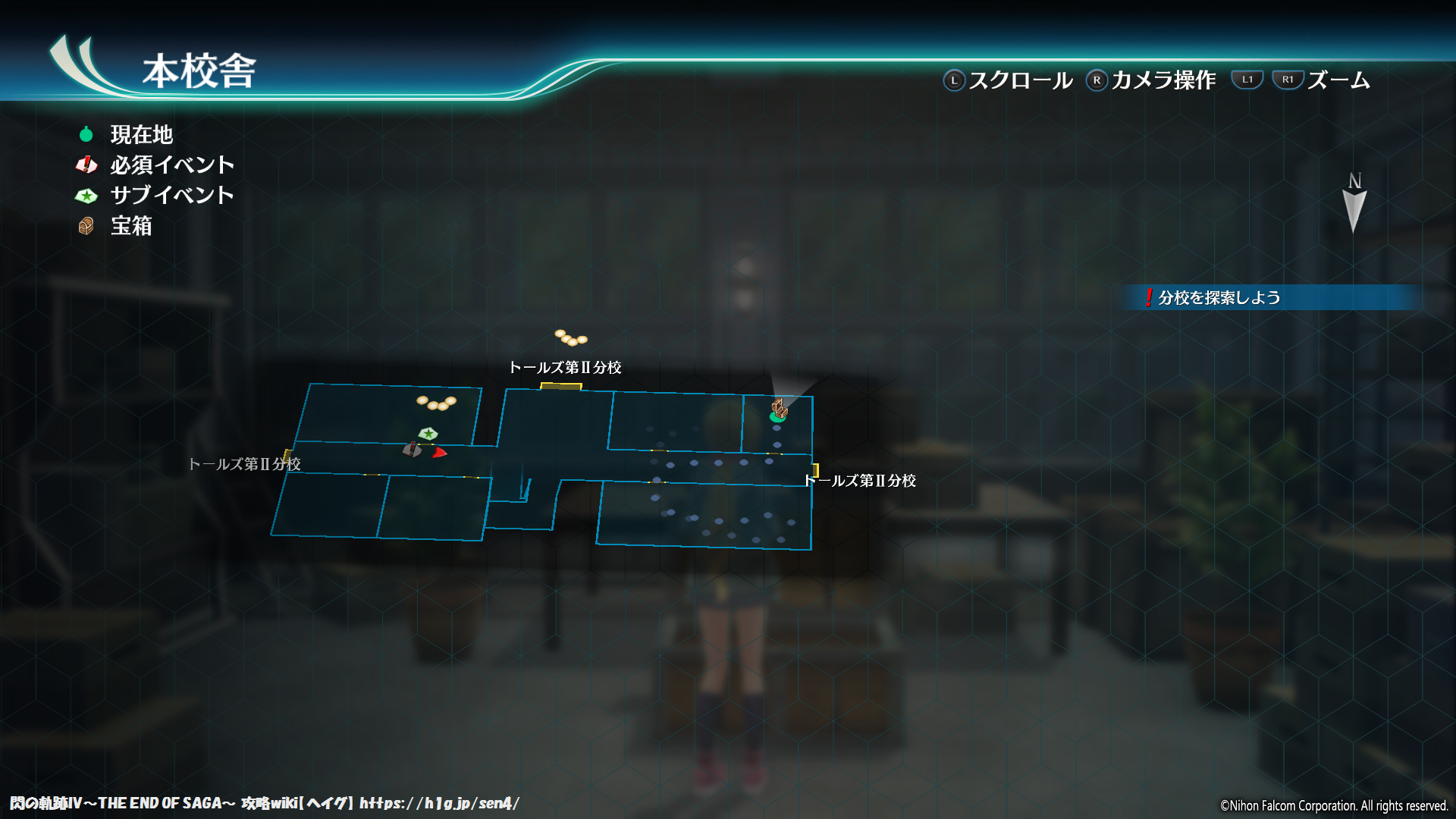
Task: Click the right-side トールズ第II分校 exit label
Action: pyautogui.click(x=860, y=481)
